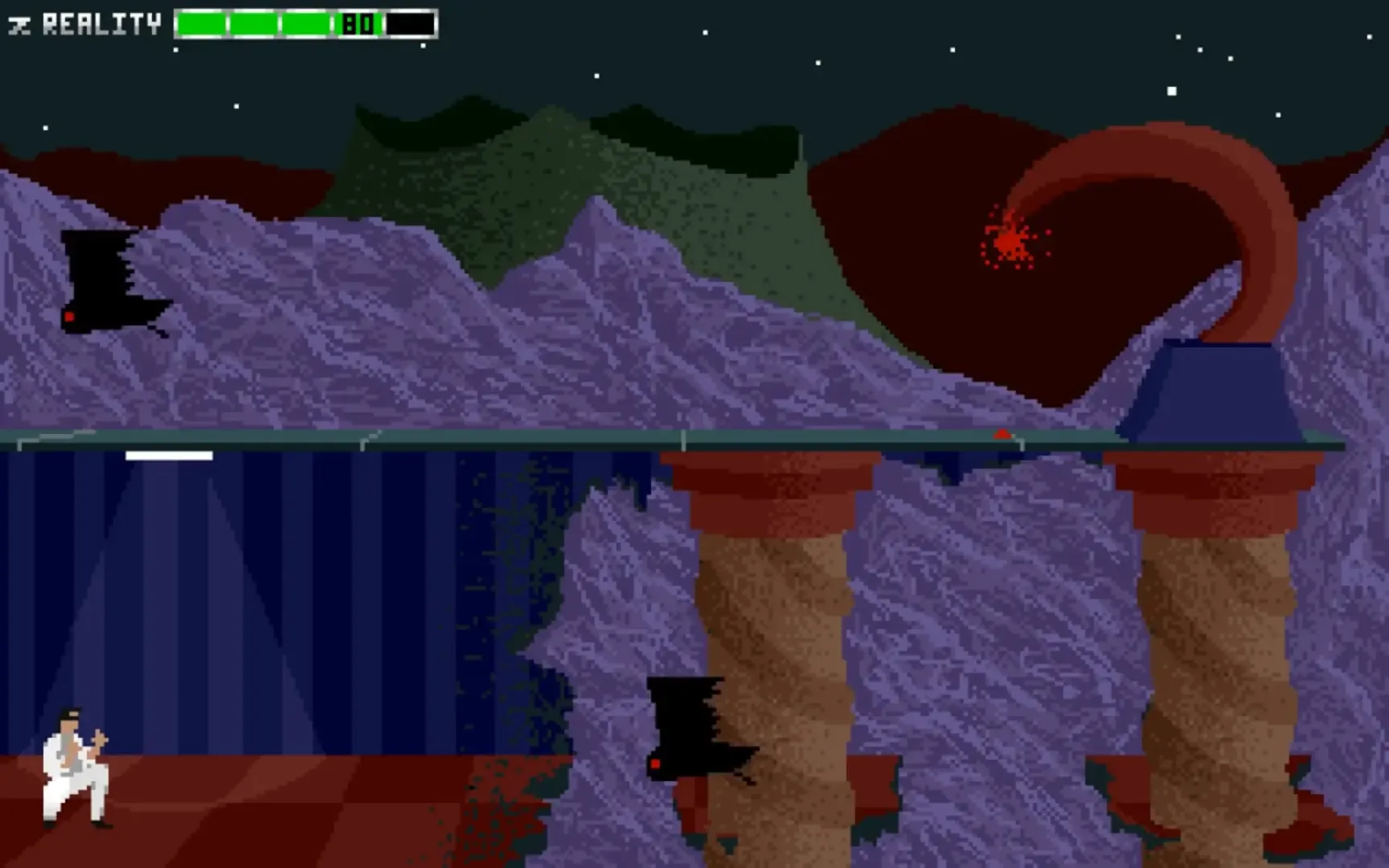This screenshot has height=868, width=1389.
Task: Click the bat's red eye on the left
Action: 72,316
